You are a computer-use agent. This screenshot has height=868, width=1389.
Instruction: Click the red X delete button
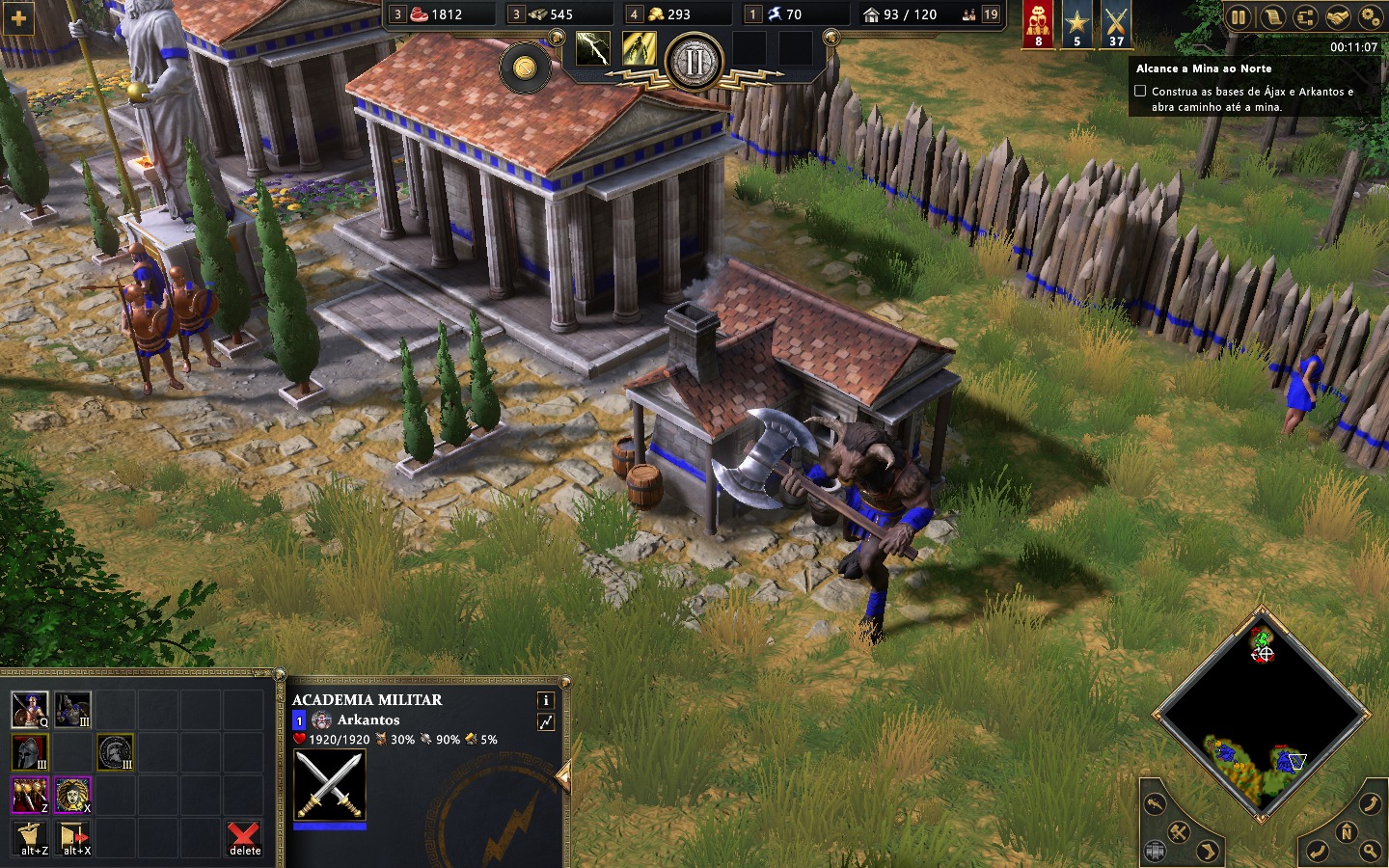244,837
